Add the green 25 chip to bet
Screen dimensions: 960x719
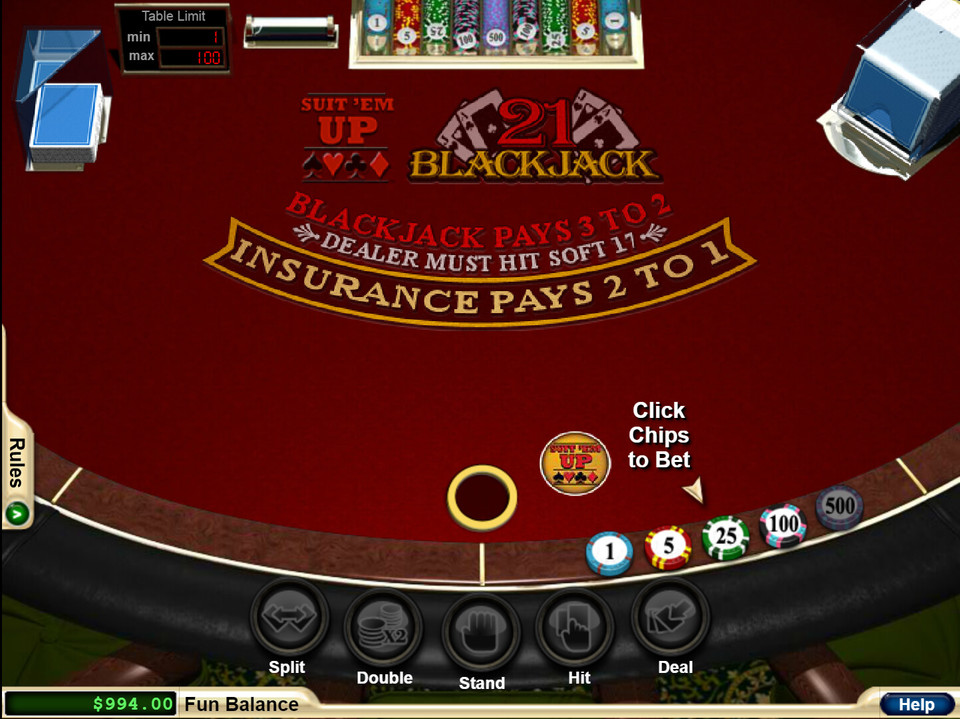click(x=726, y=537)
